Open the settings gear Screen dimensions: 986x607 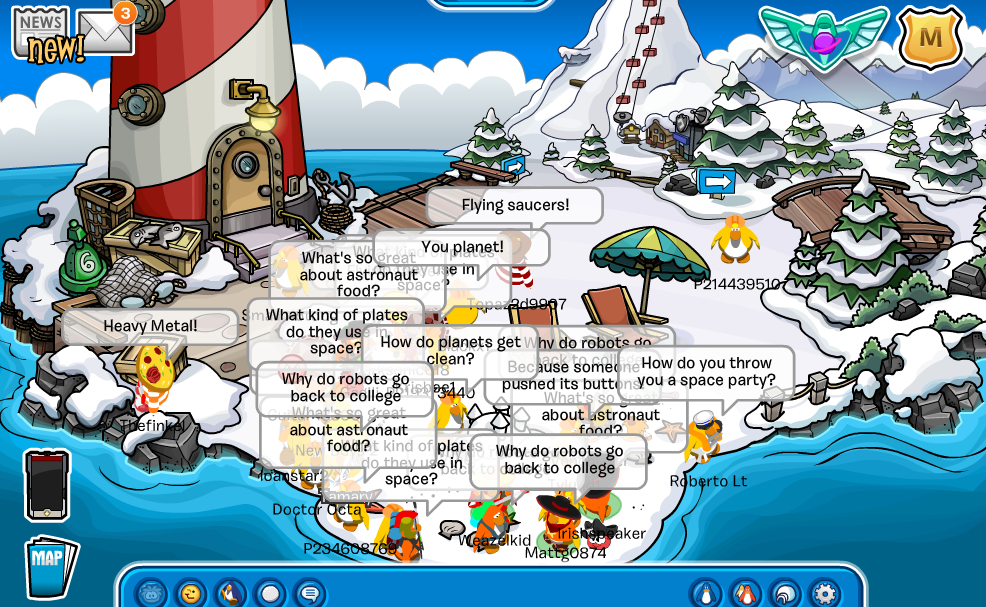coord(825,594)
